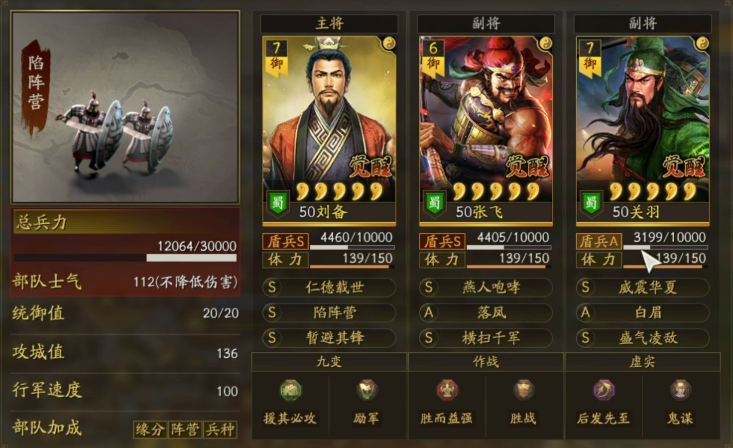The image size is (733, 448).
Task: Show the 鬼谋 tactic
Action: (681, 398)
